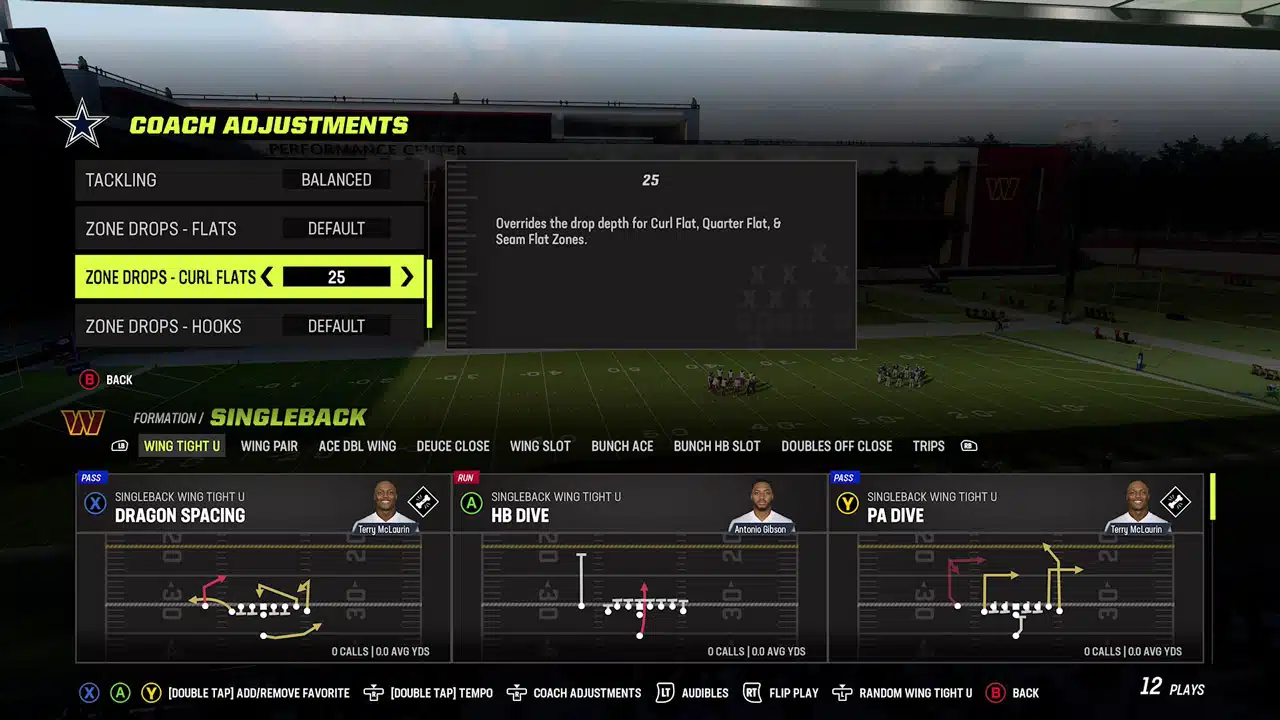Switch to Bunch HB Slot formation
The height and width of the screenshot is (720, 1280).
point(717,446)
